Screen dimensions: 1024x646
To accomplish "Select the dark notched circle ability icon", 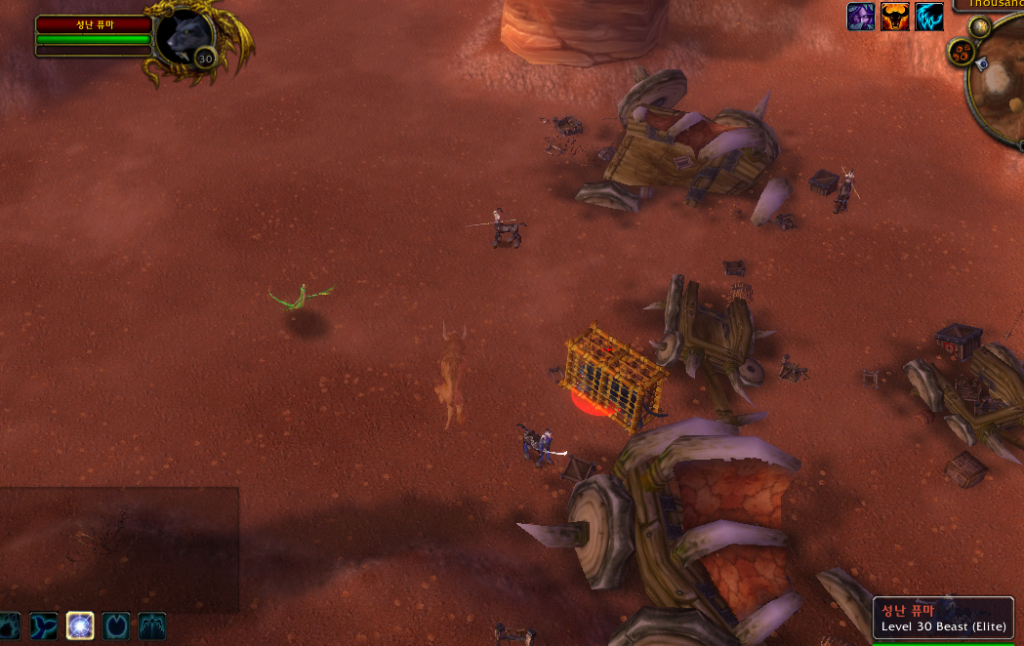I will [x=116, y=626].
